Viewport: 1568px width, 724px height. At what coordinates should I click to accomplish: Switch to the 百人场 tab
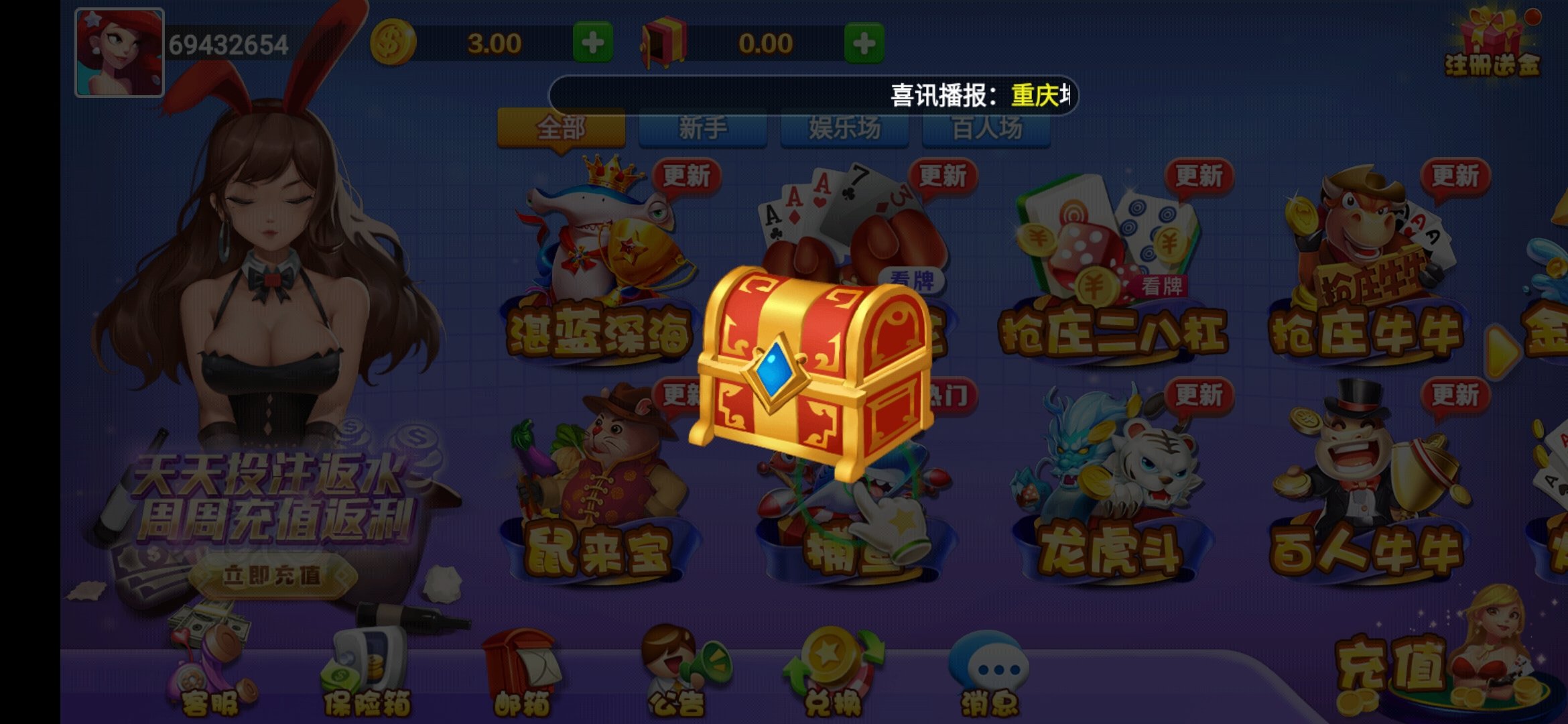pos(985,127)
